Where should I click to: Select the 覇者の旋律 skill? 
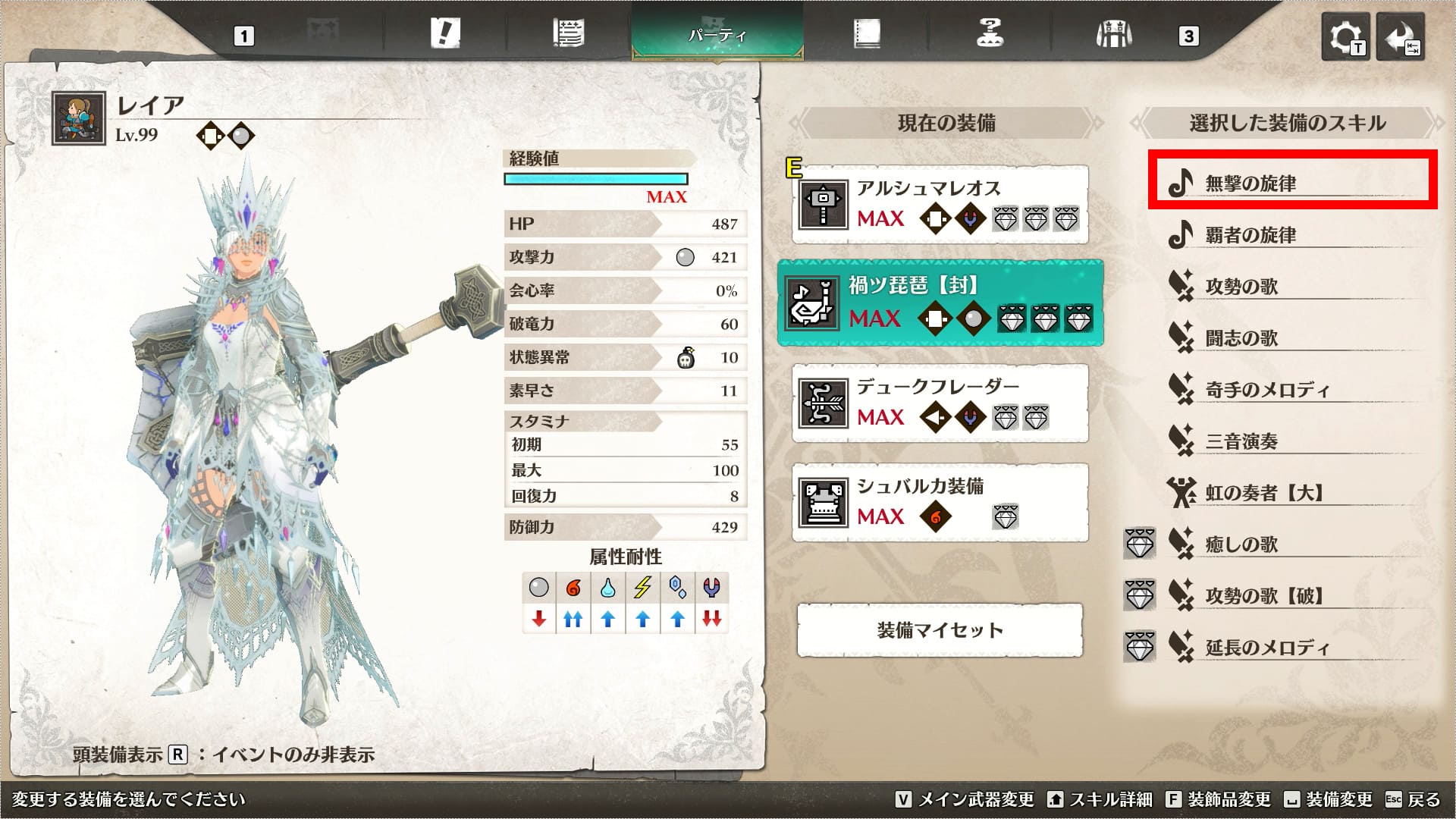point(1291,235)
